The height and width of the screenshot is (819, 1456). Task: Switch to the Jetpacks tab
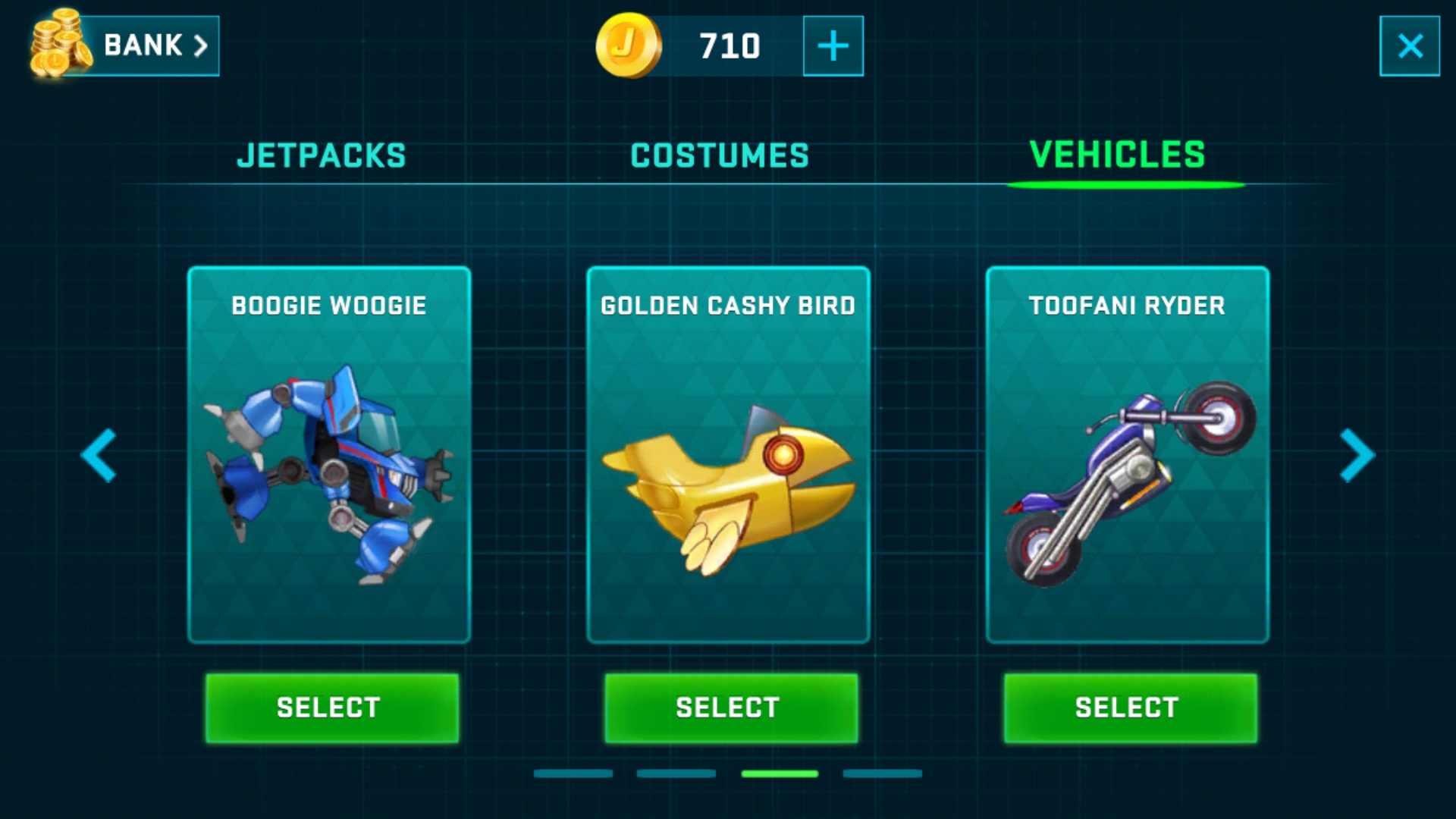(322, 155)
